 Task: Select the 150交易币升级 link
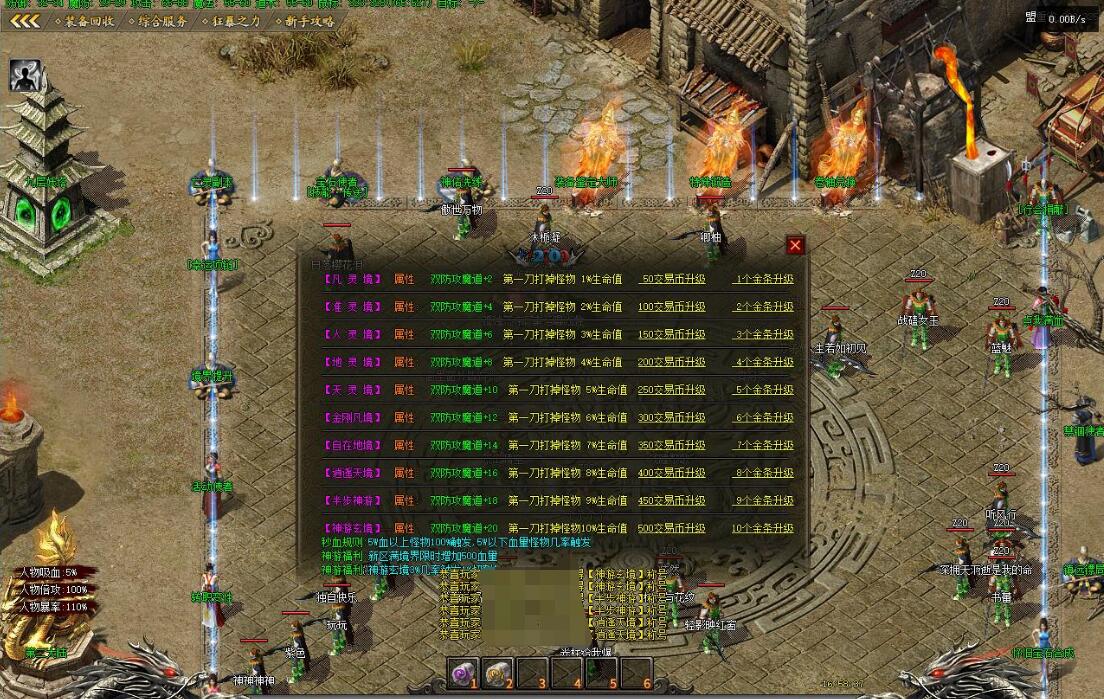(672, 334)
